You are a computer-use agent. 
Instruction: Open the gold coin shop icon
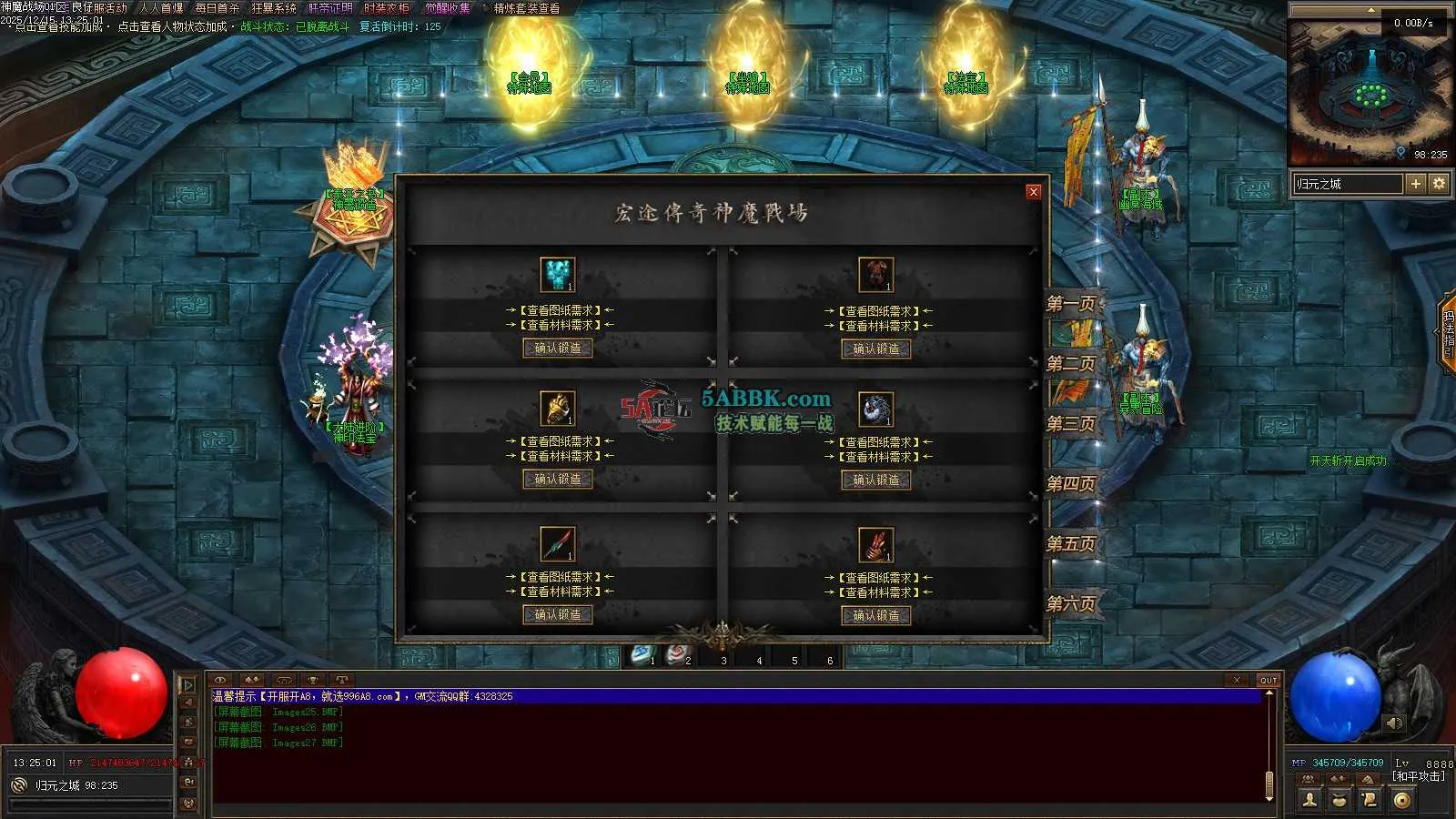pos(1402,800)
